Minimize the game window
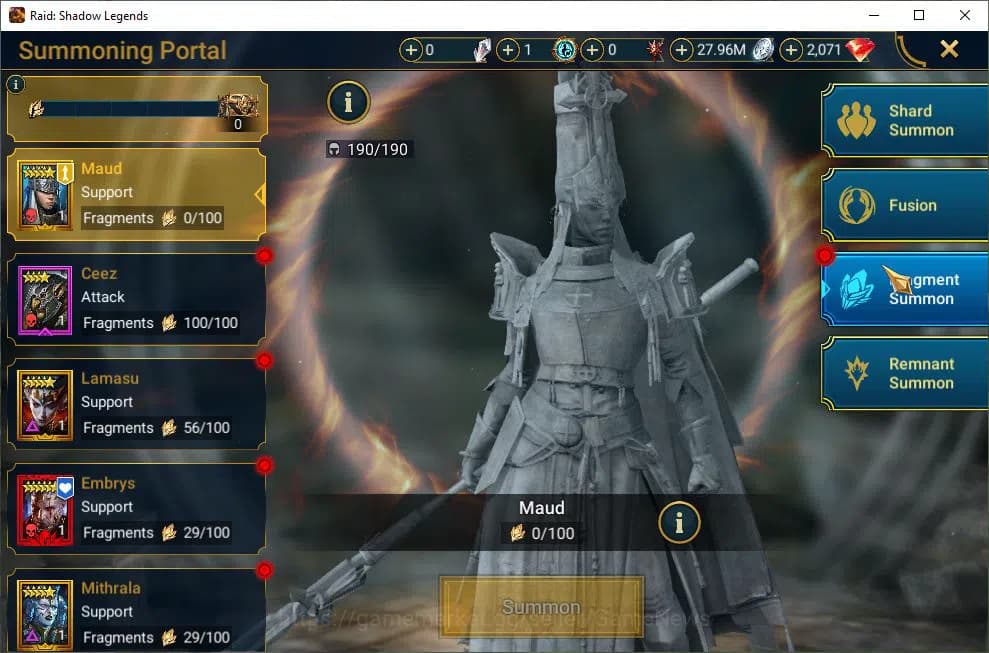 [873, 15]
